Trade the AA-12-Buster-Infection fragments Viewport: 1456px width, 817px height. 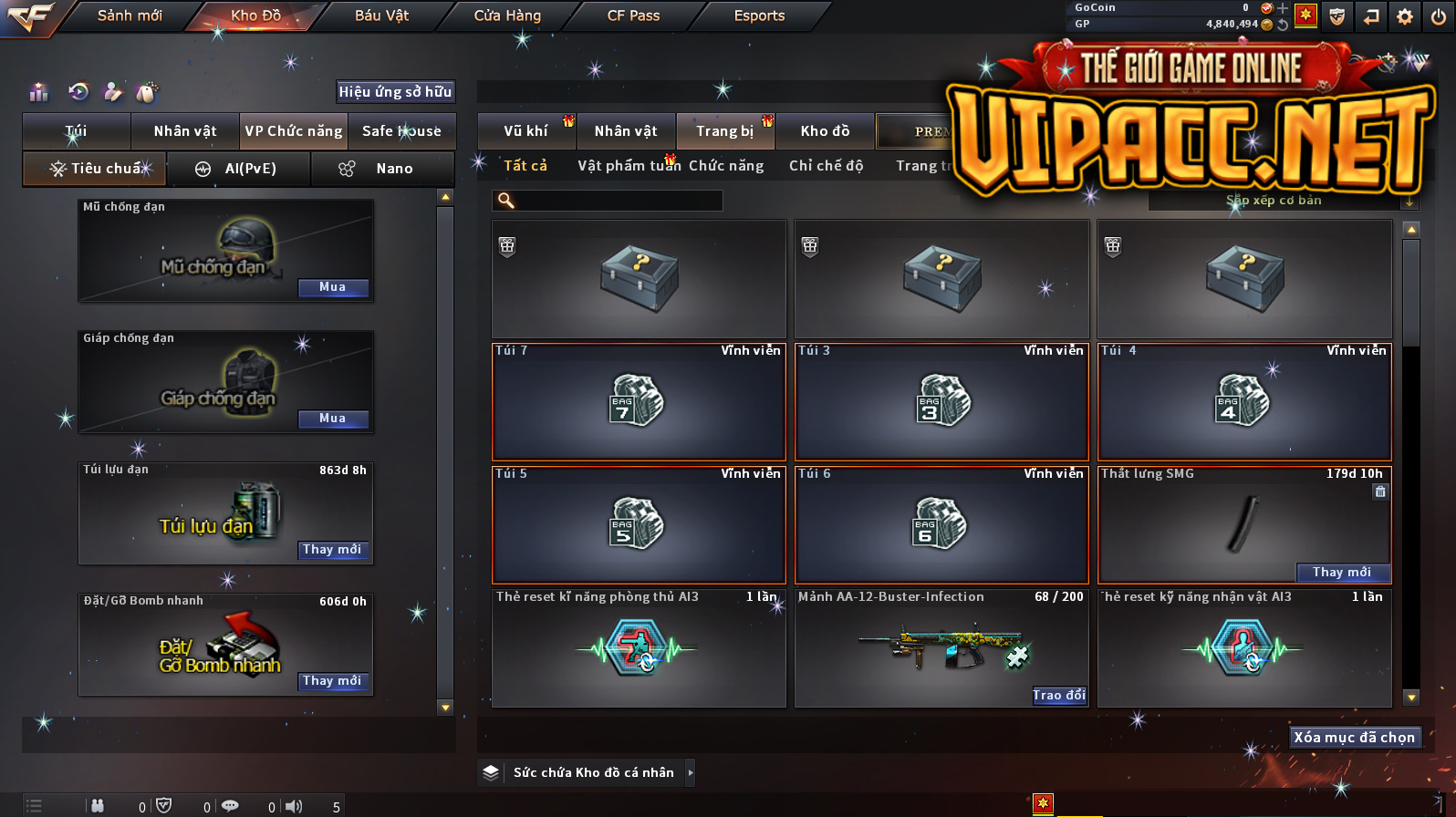(1058, 696)
